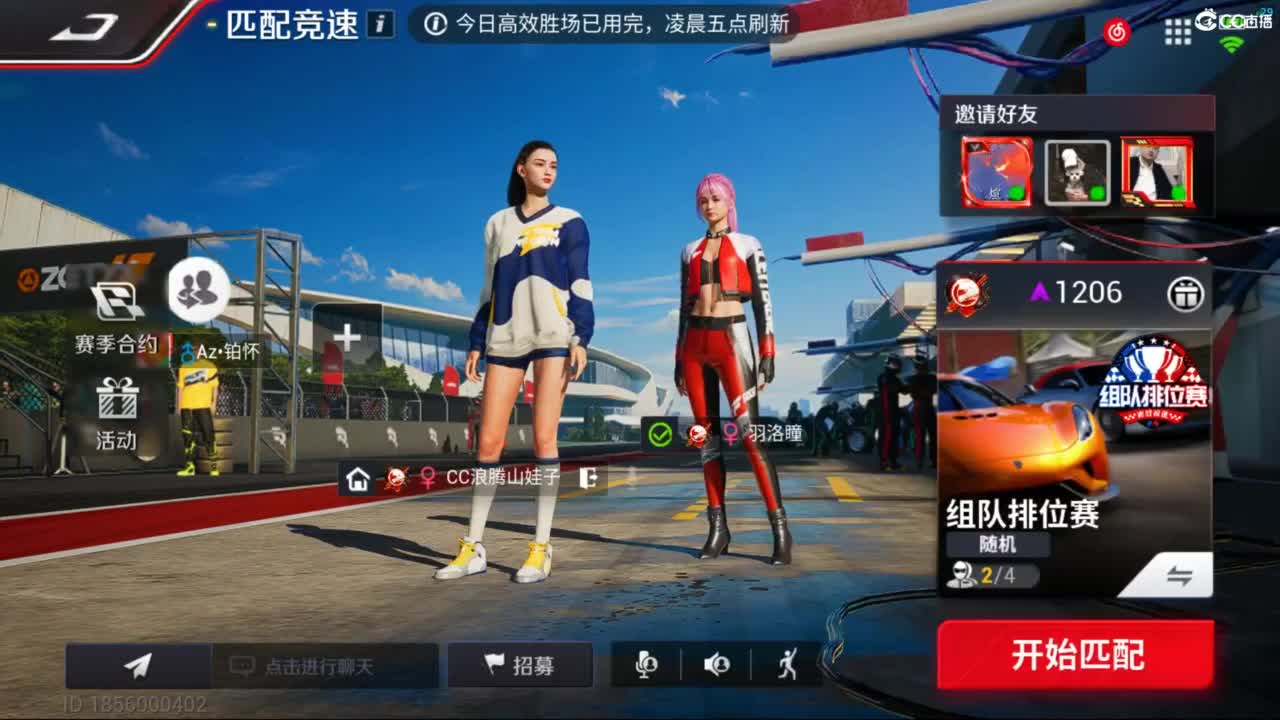Select the running person emote icon

point(789,664)
